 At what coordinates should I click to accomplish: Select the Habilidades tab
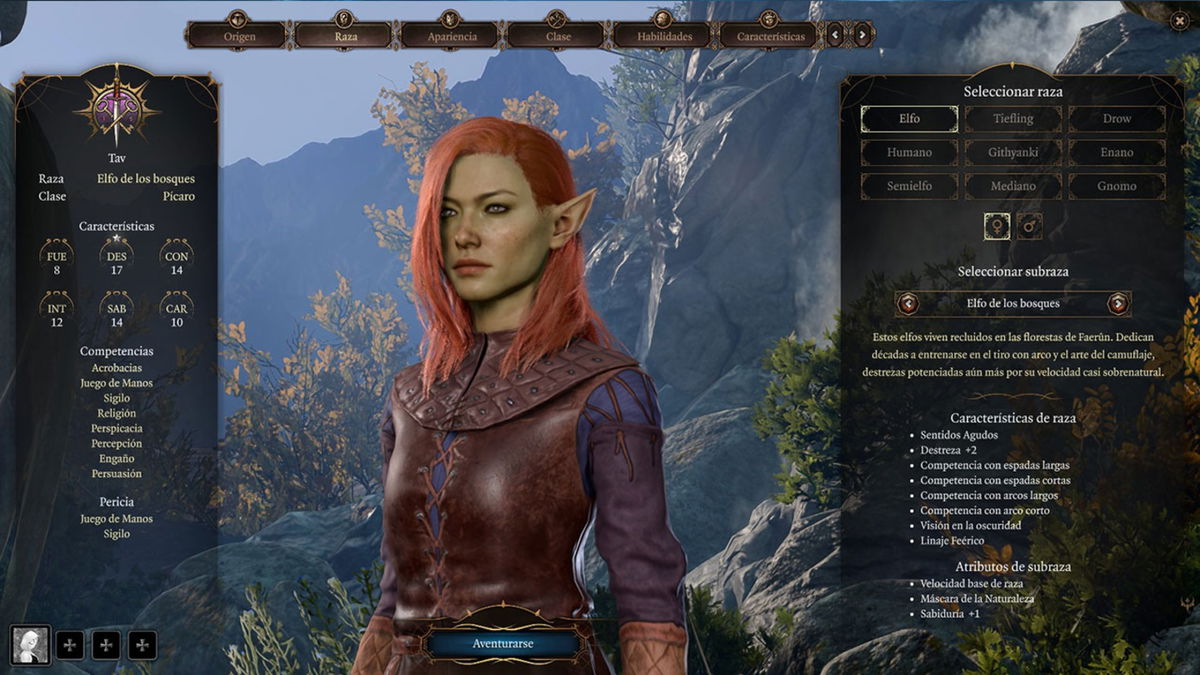click(x=664, y=36)
